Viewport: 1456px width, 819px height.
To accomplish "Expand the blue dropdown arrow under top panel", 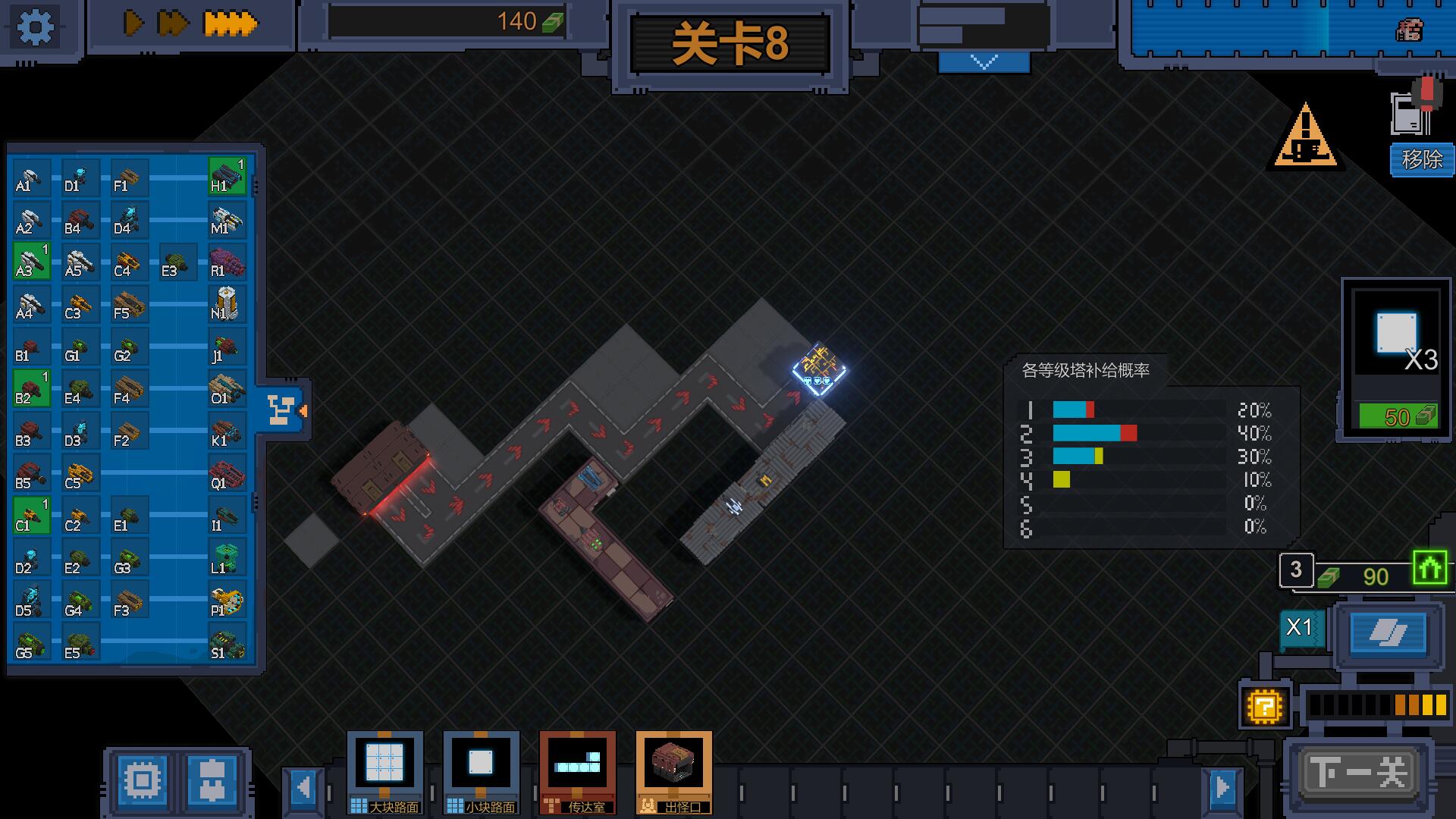I will point(984,62).
